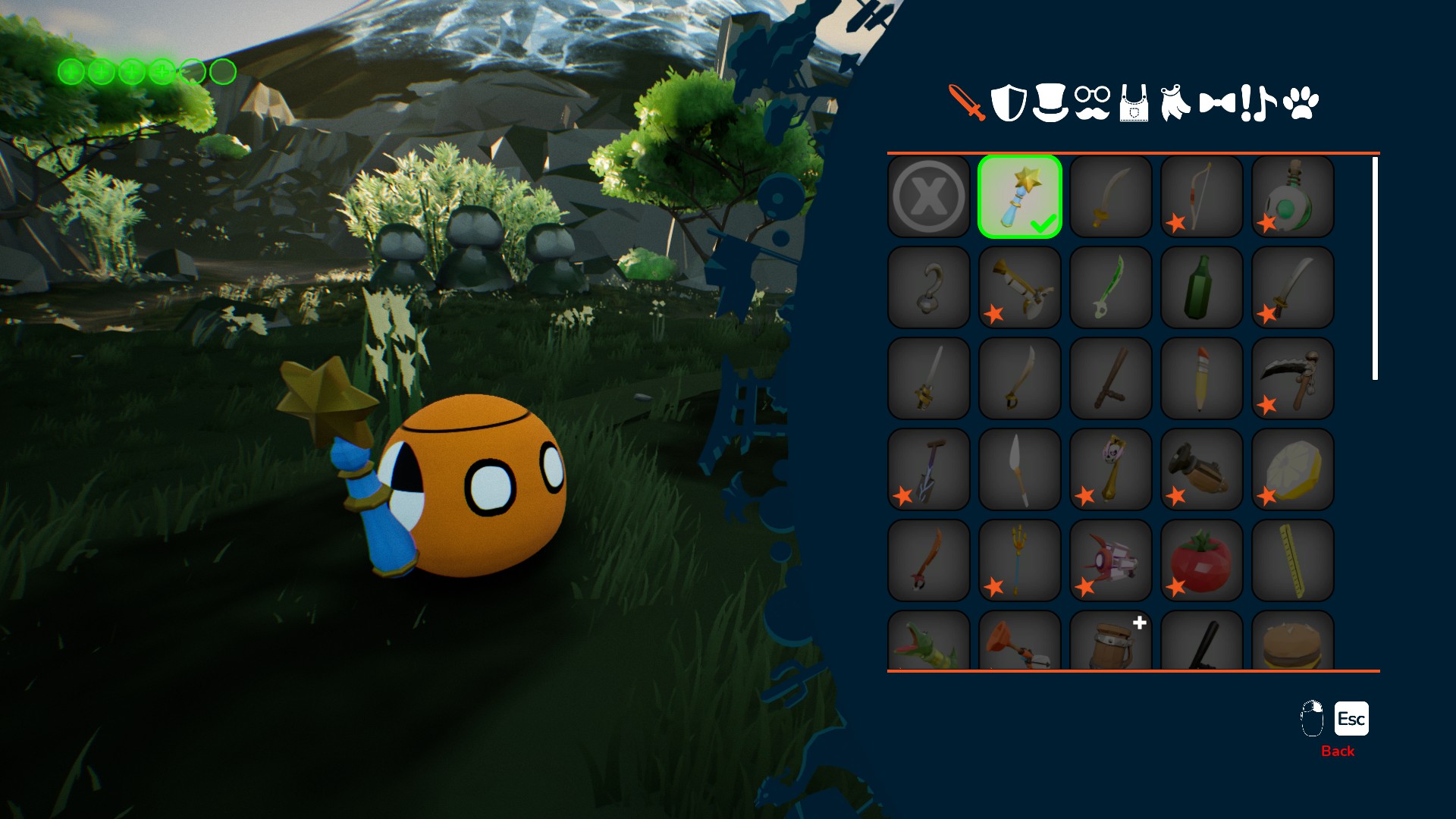1456x819 pixels.
Task: Select the scythe weapon slot
Action: [x=1293, y=378]
